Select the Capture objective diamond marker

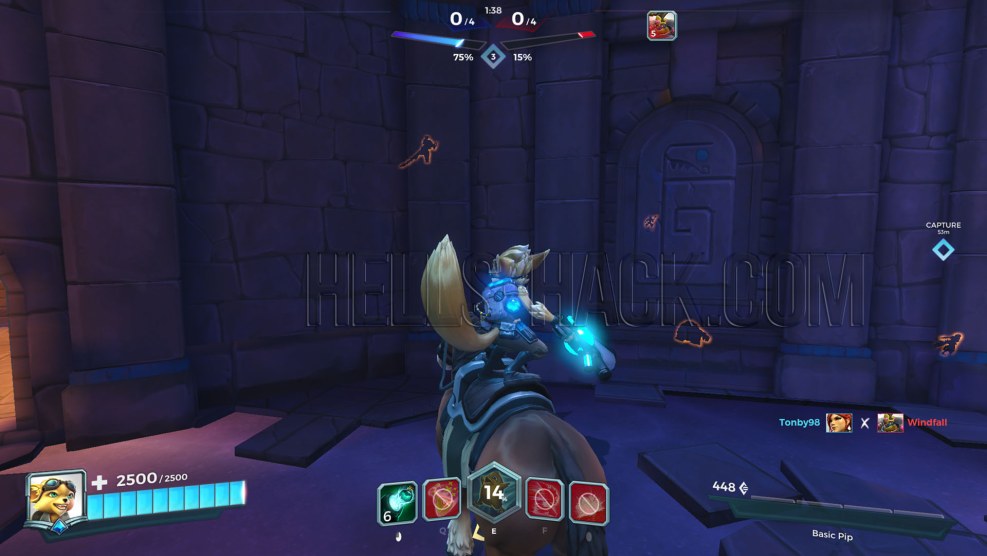coord(943,249)
